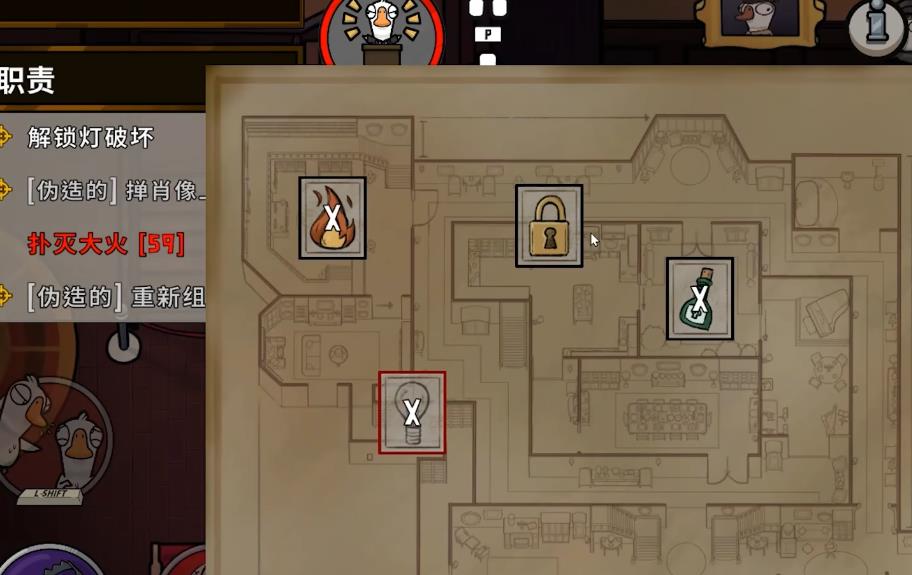Activate the padlock door sabotage

[x=548, y=226]
